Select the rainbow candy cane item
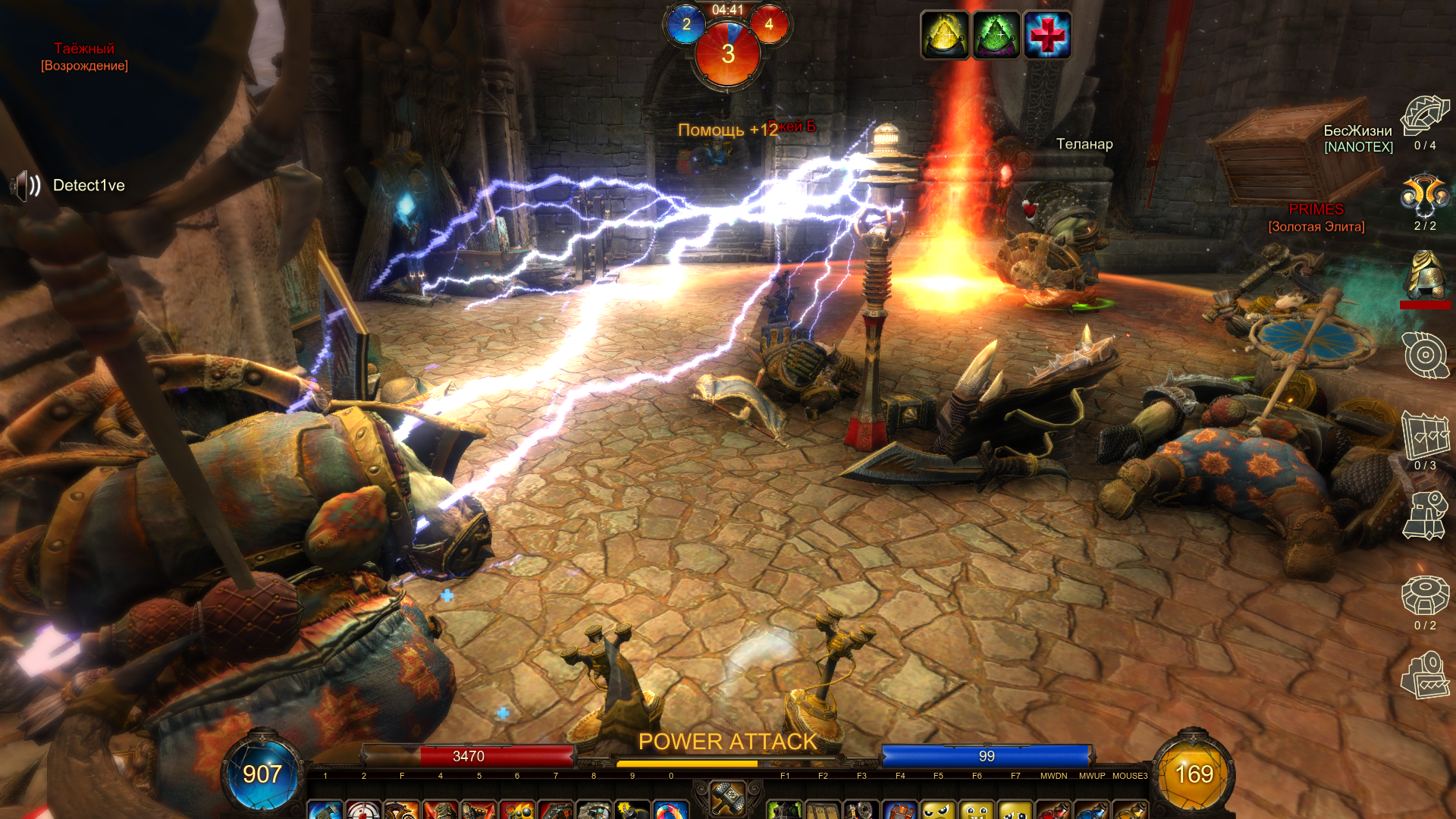 (x=671, y=811)
